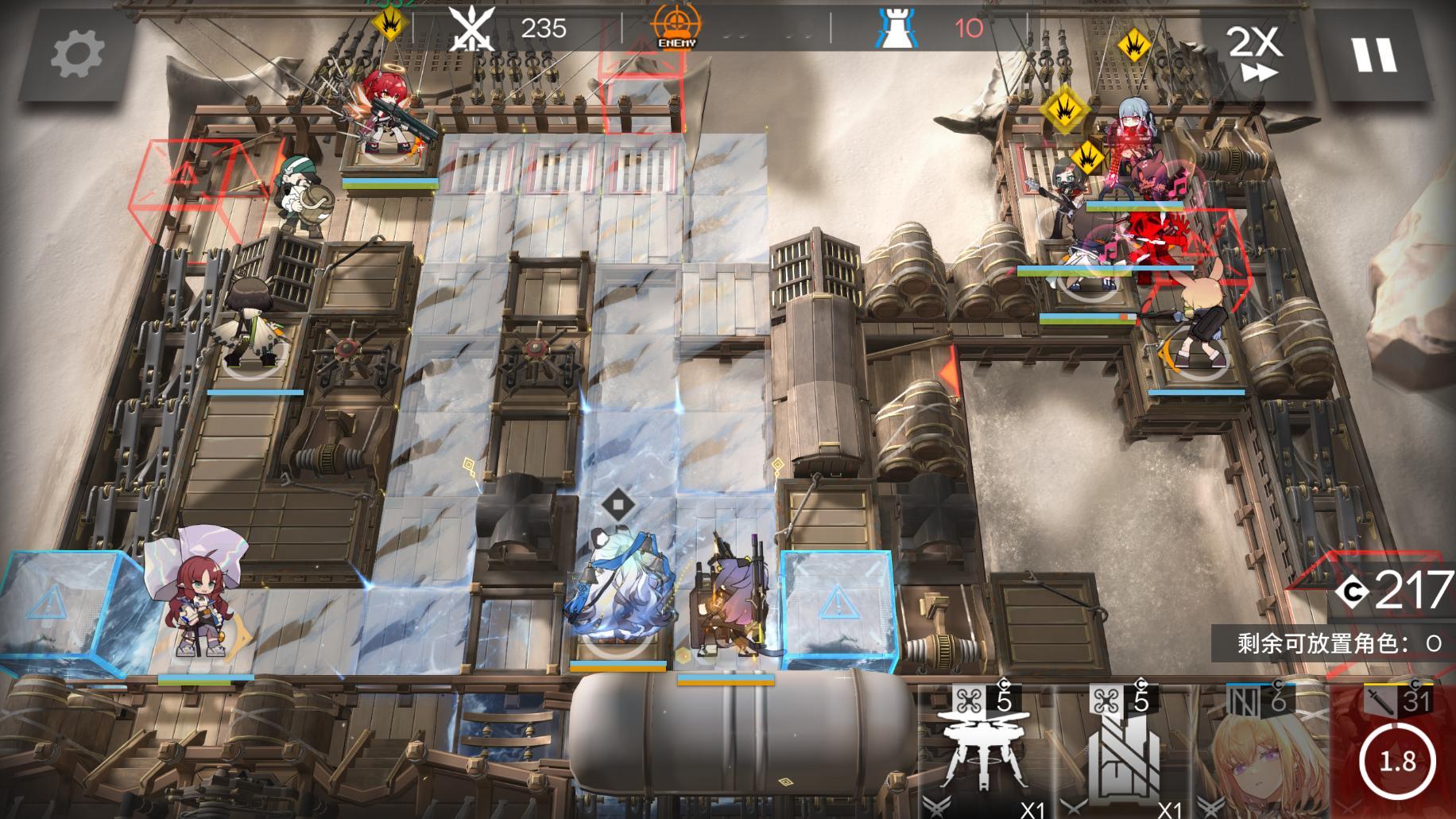Pause the battle

[x=1374, y=54]
